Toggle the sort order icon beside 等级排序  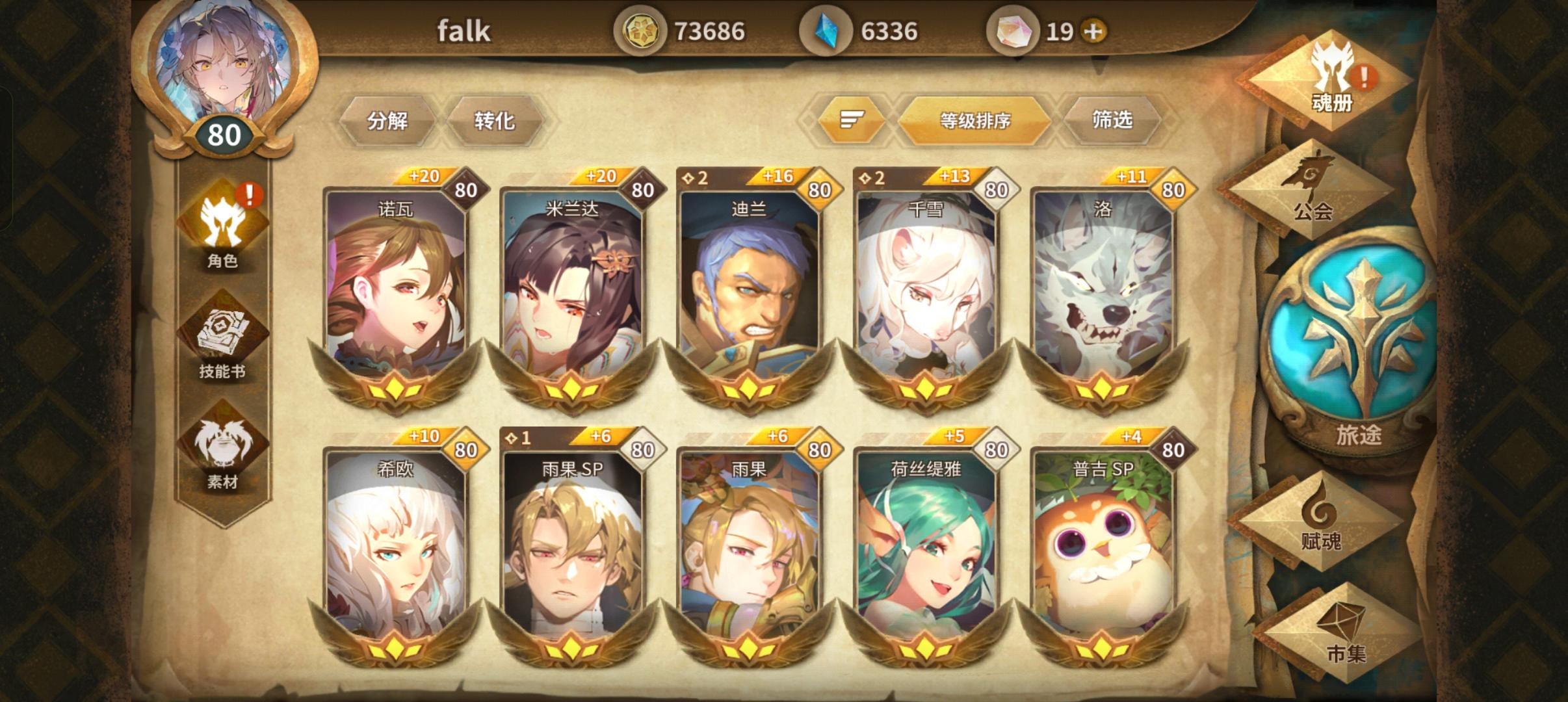coord(852,121)
